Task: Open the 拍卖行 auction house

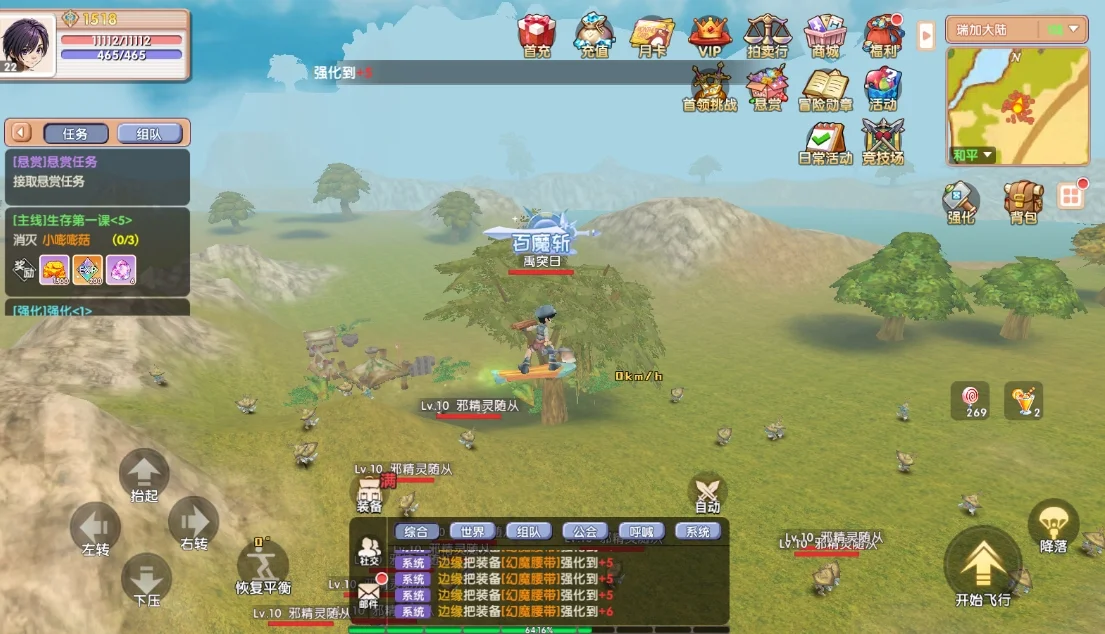Action: click(767, 34)
